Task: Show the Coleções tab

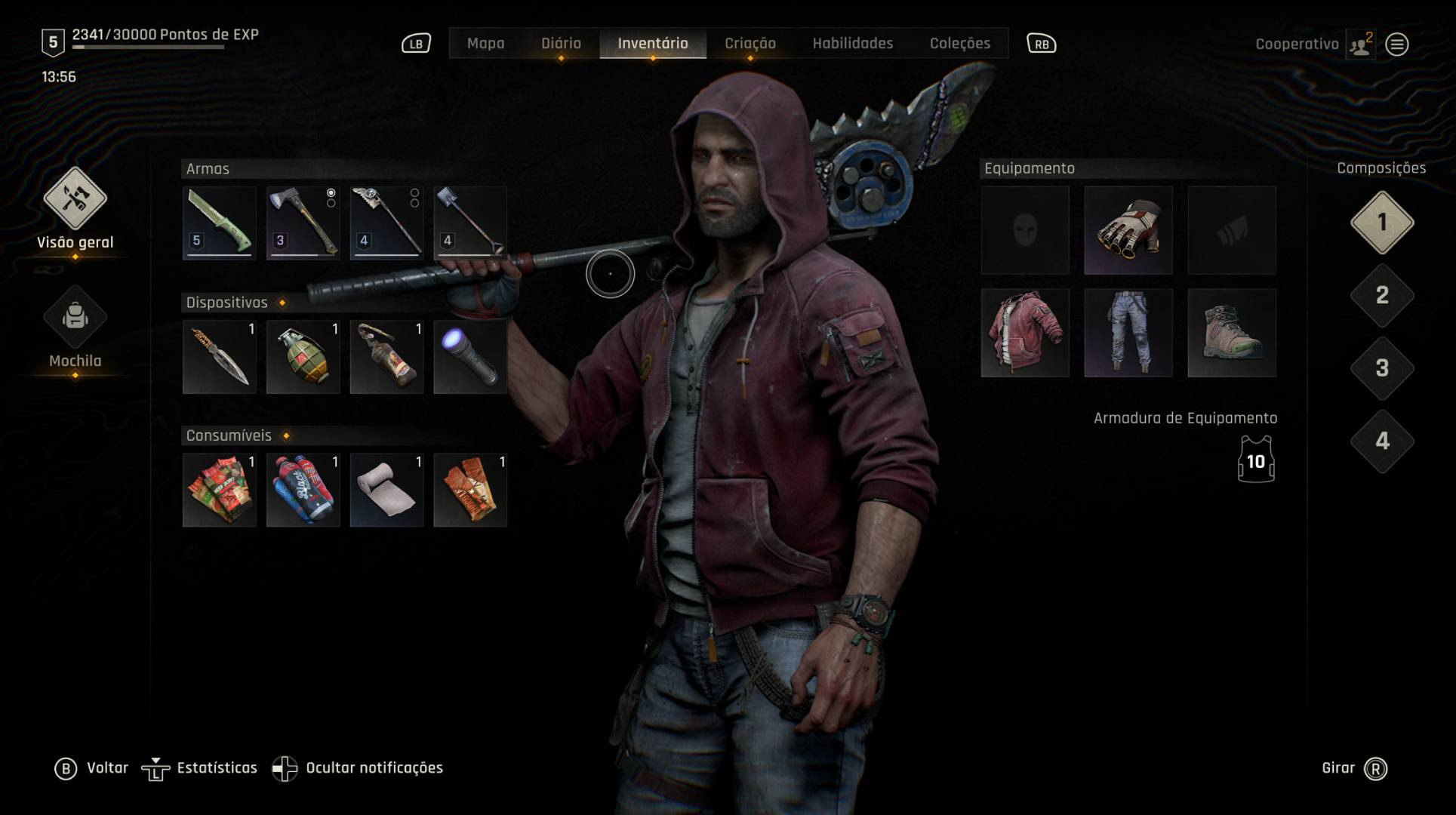Action: coord(959,44)
